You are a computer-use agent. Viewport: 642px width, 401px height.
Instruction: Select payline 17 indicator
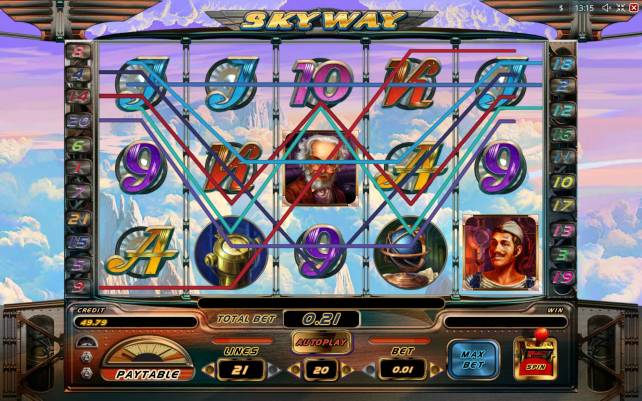[x=563, y=205]
